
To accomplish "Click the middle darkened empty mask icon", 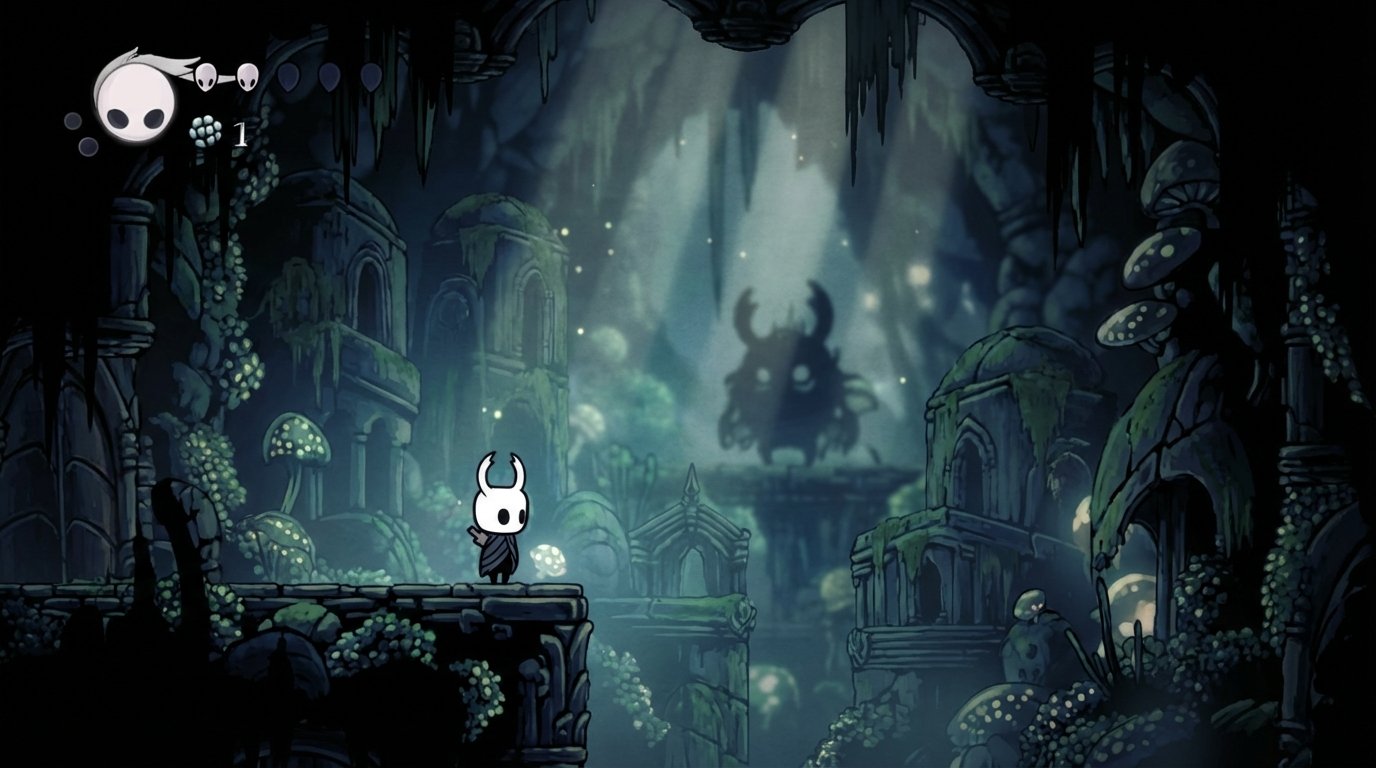I will (x=330, y=77).
